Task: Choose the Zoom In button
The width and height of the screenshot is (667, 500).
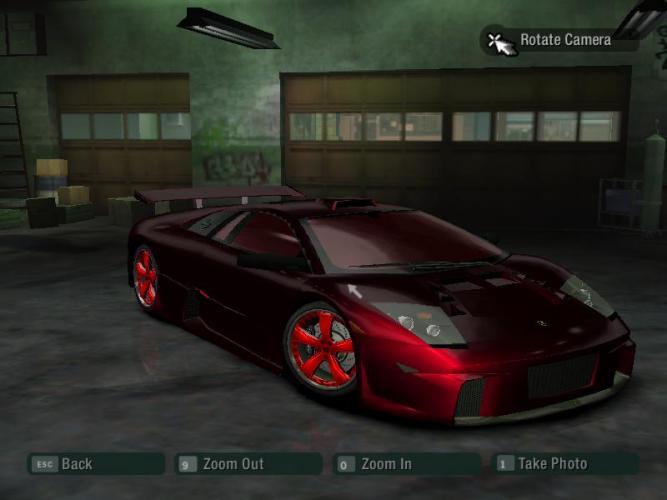Action: [406, 464]
